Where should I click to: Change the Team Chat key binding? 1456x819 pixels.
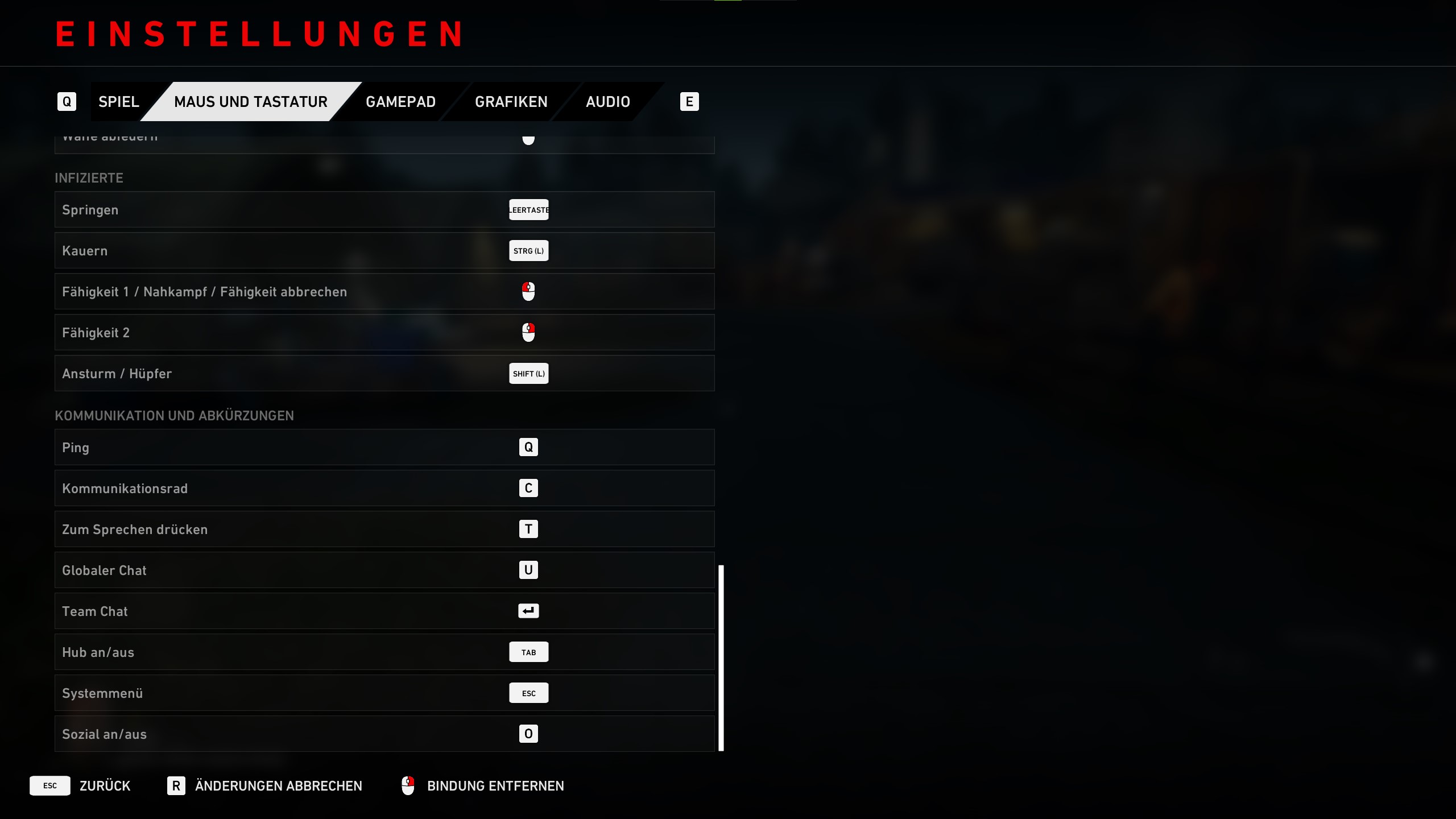click(x=528, y=611)
